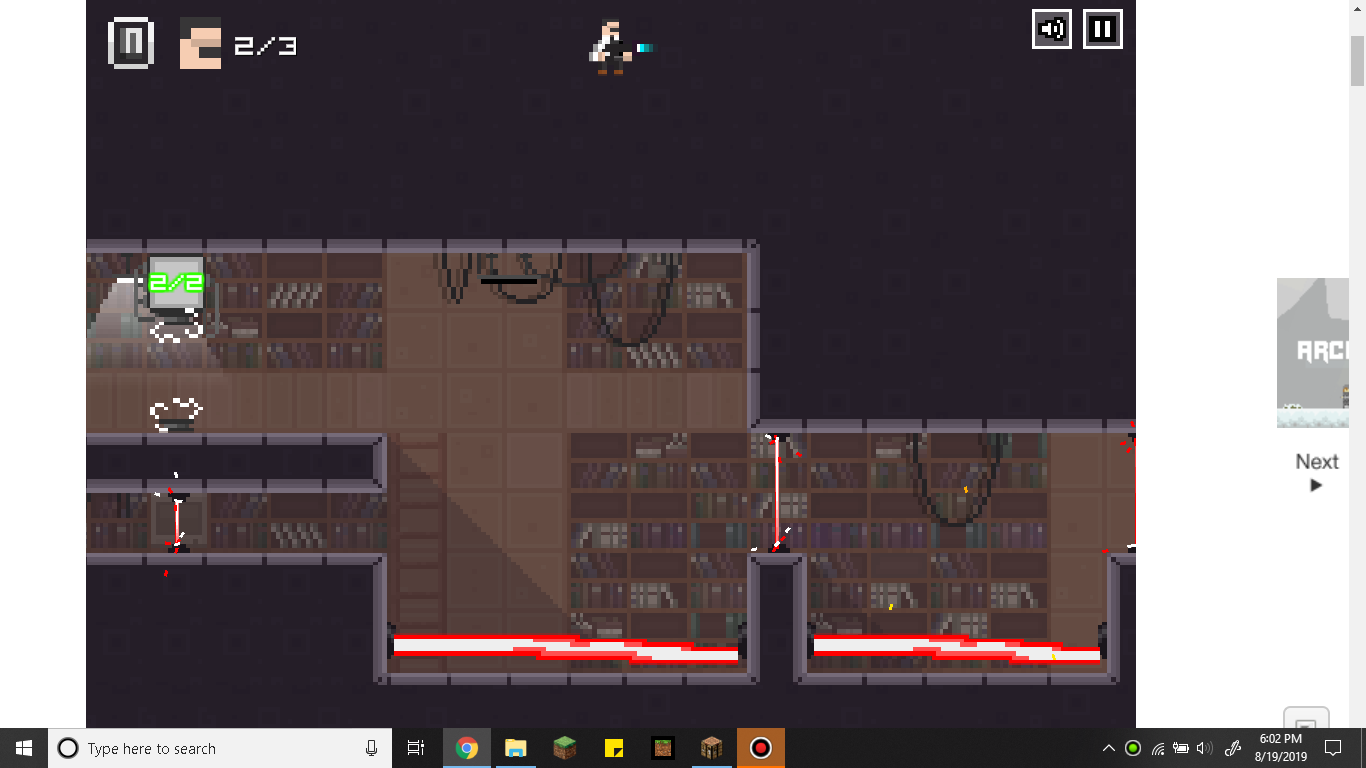Viewport: 1366px width, 768px height.
Task: Click the Minecraft grass block taskbar icon
Action: pos(564,748)
